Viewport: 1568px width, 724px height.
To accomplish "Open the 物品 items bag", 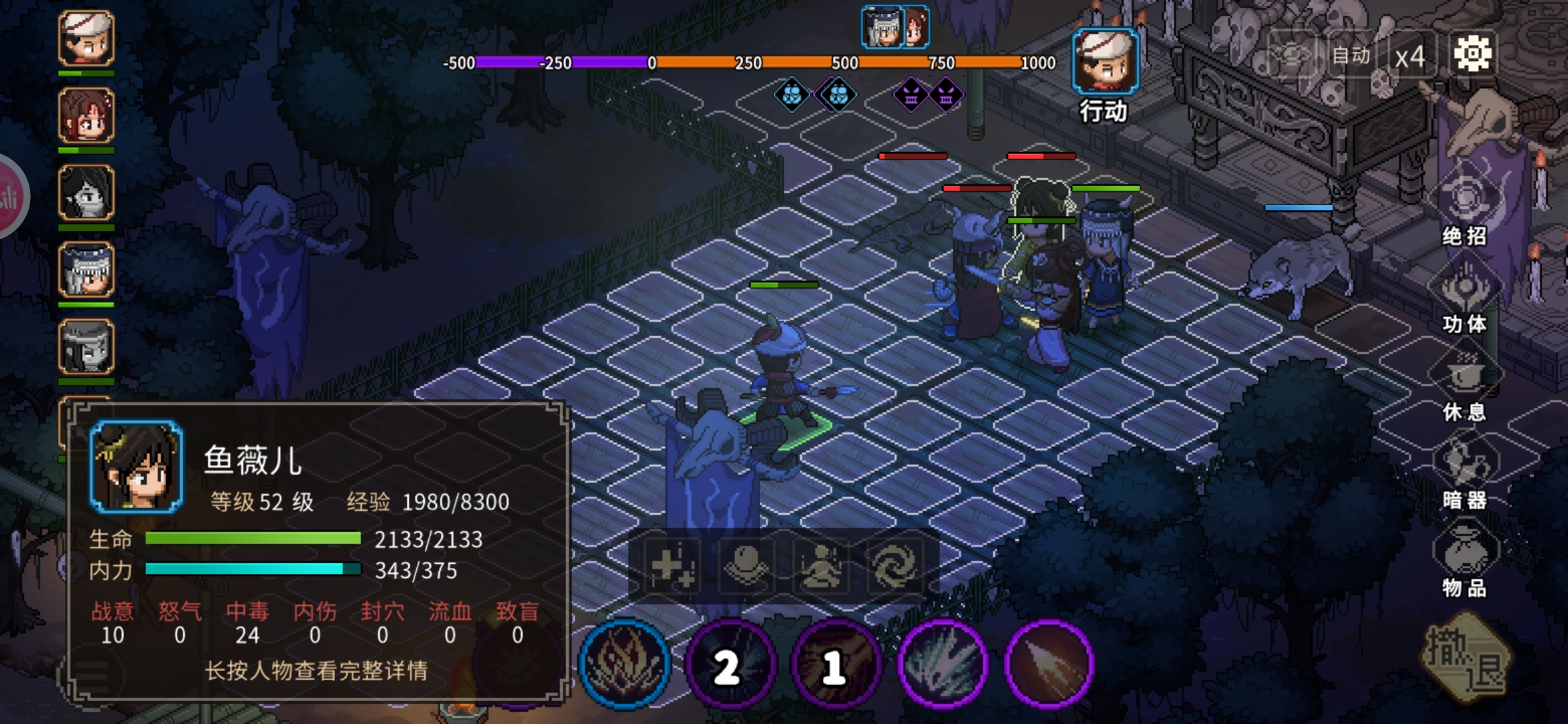I will [1465, 560].
